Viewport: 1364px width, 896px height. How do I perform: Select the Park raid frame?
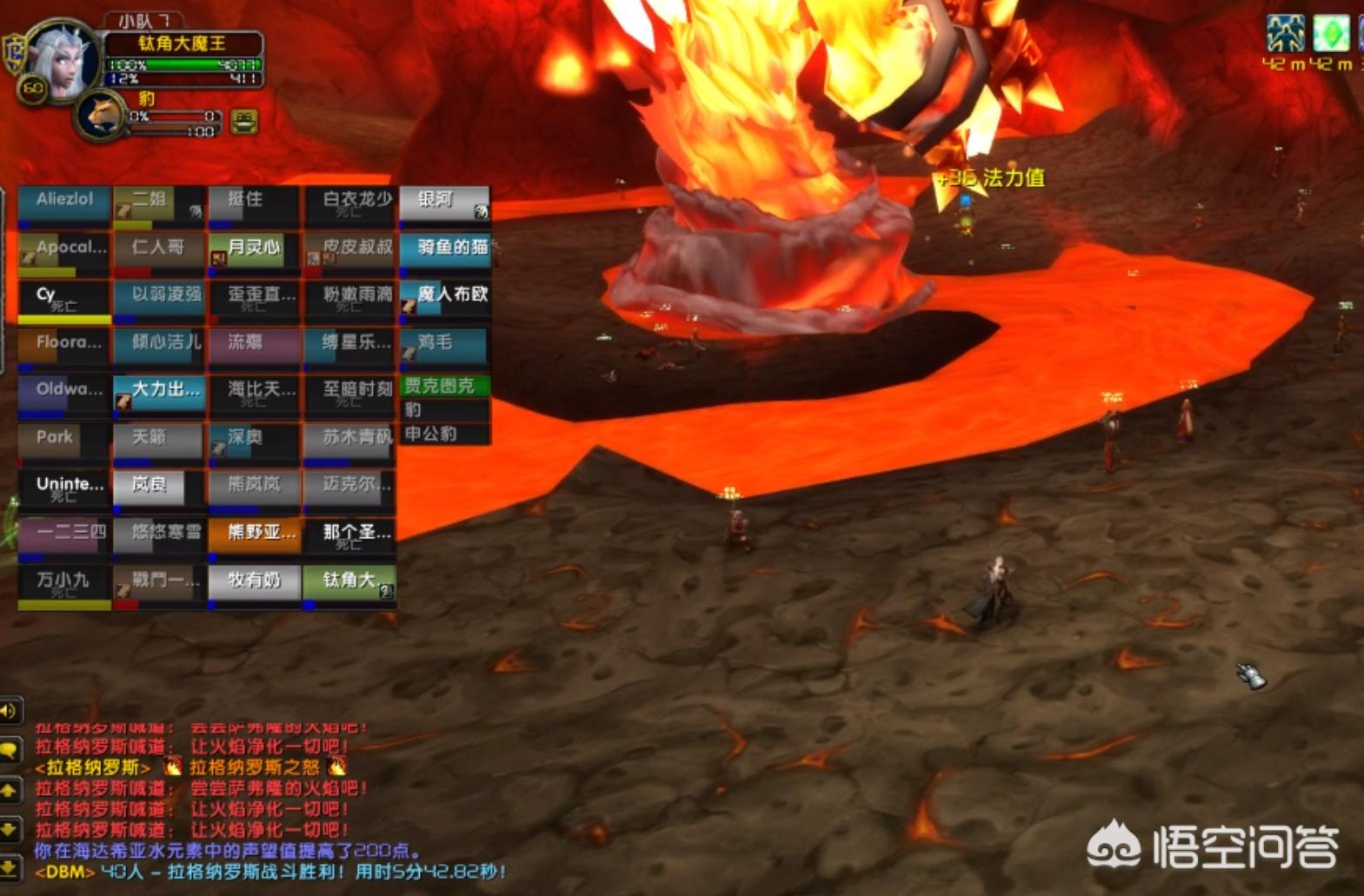pyautogui.click(x=64, y=440)
